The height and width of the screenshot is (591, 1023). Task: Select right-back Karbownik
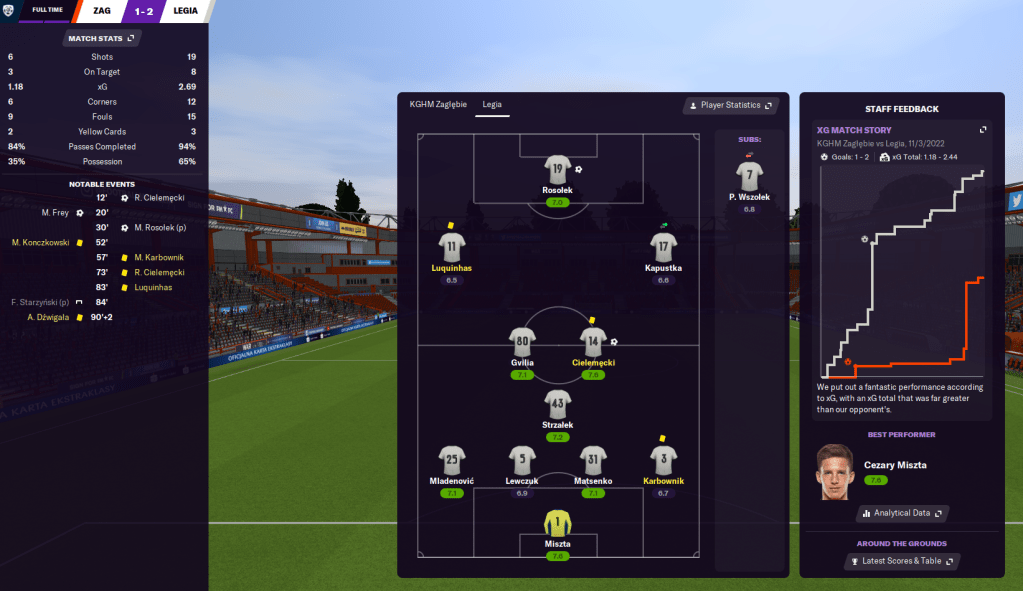click(663, 461)
